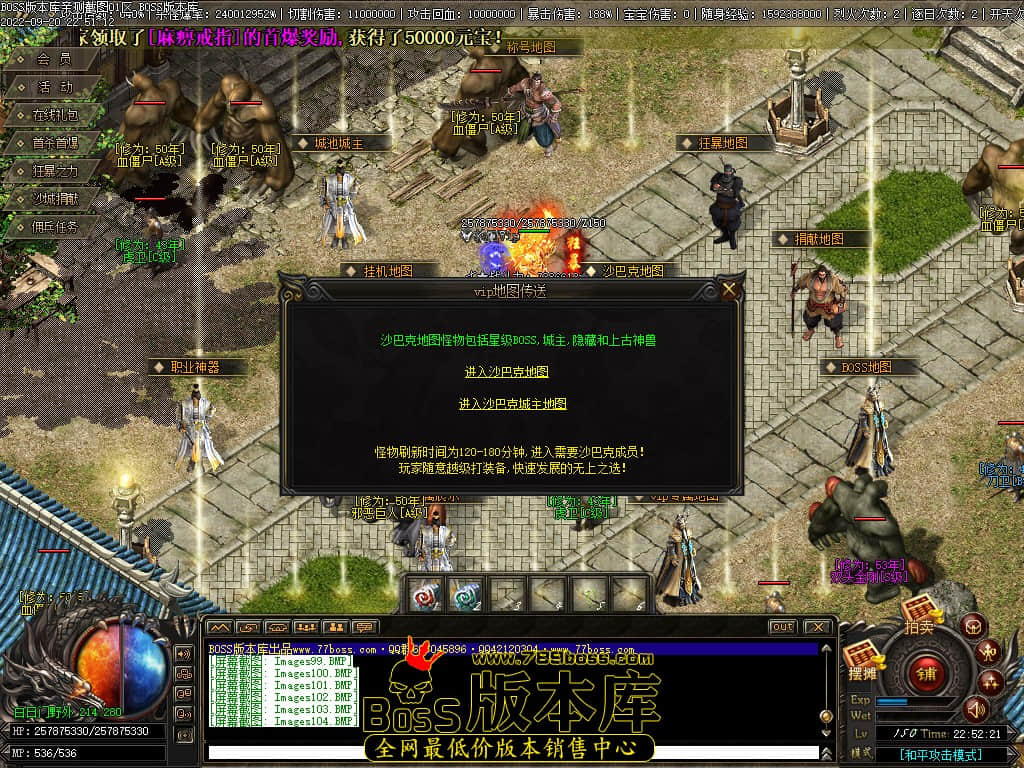This screenshot has width=1024, height=768.
Task: Open 沙城捐献 donation menu
Action: point(55,199)
